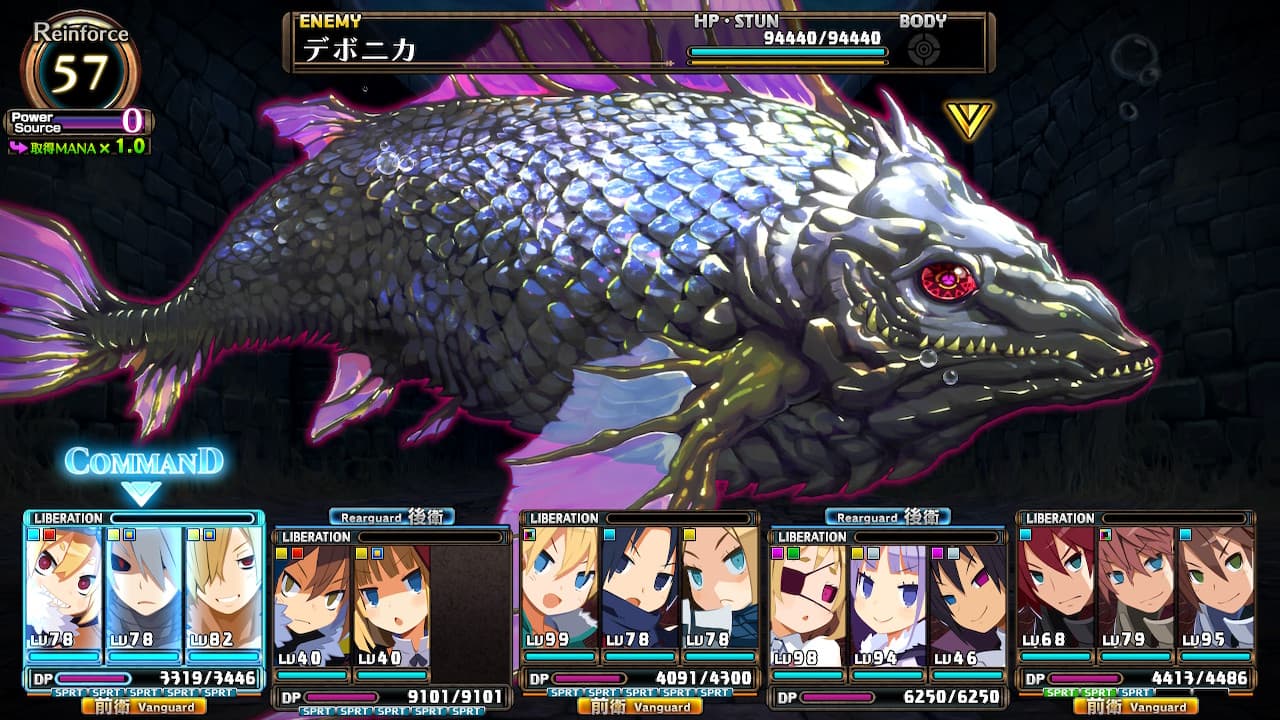Choose the LV99 blonde character portrait

[559, 590]
